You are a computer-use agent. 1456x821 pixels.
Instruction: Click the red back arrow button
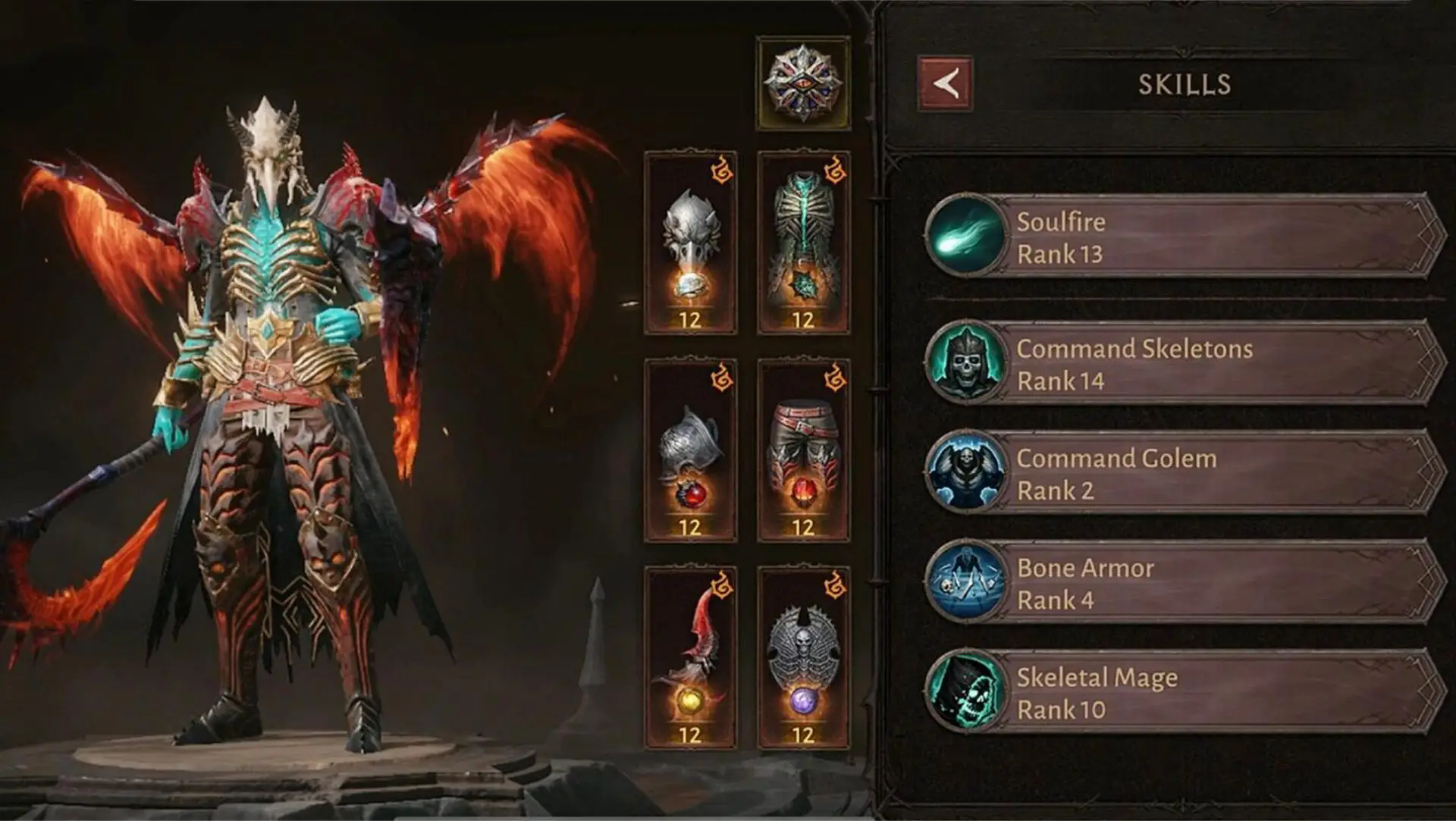(x=944, y=84)
